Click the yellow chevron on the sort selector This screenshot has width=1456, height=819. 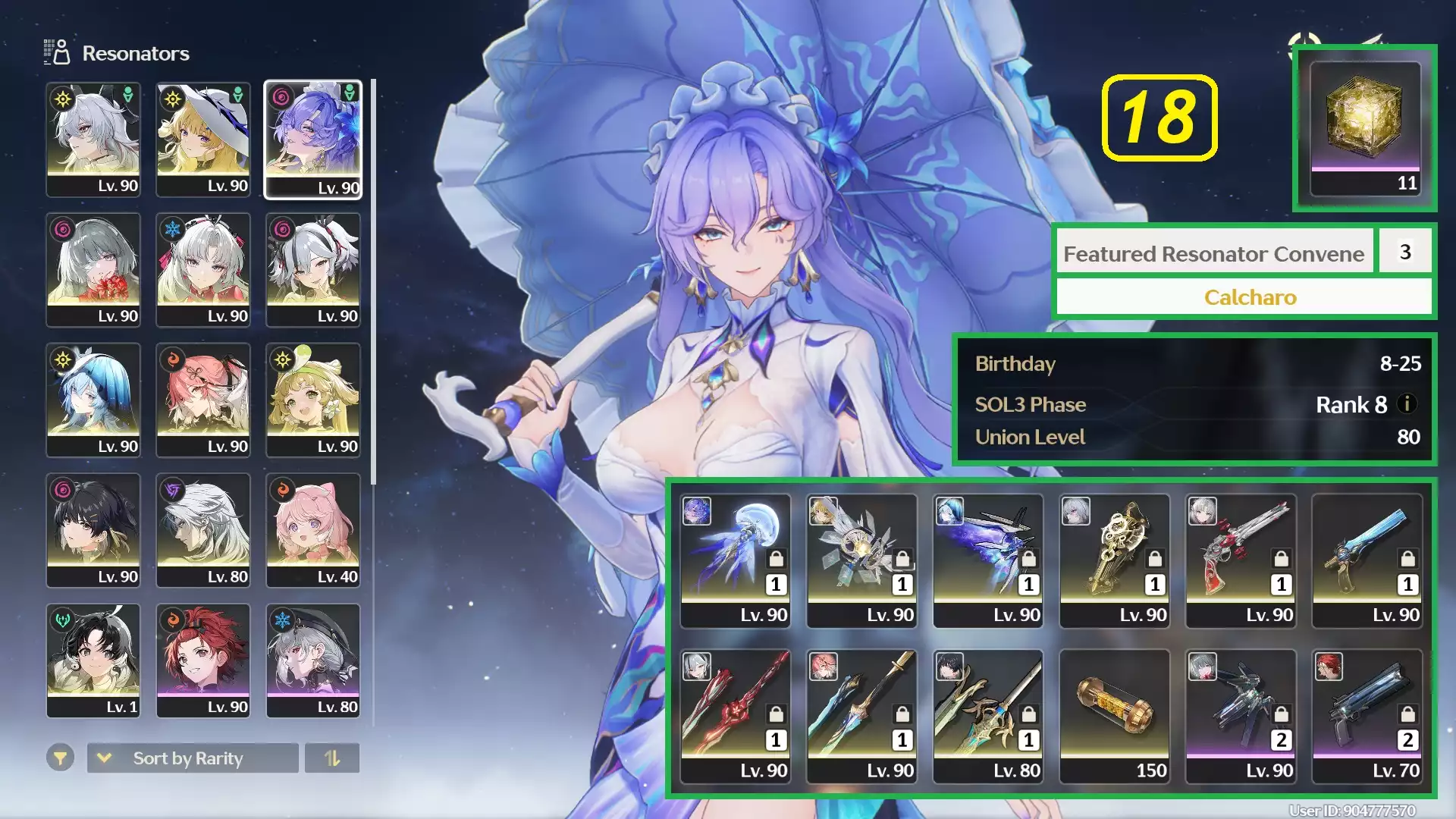coord(105,759)
